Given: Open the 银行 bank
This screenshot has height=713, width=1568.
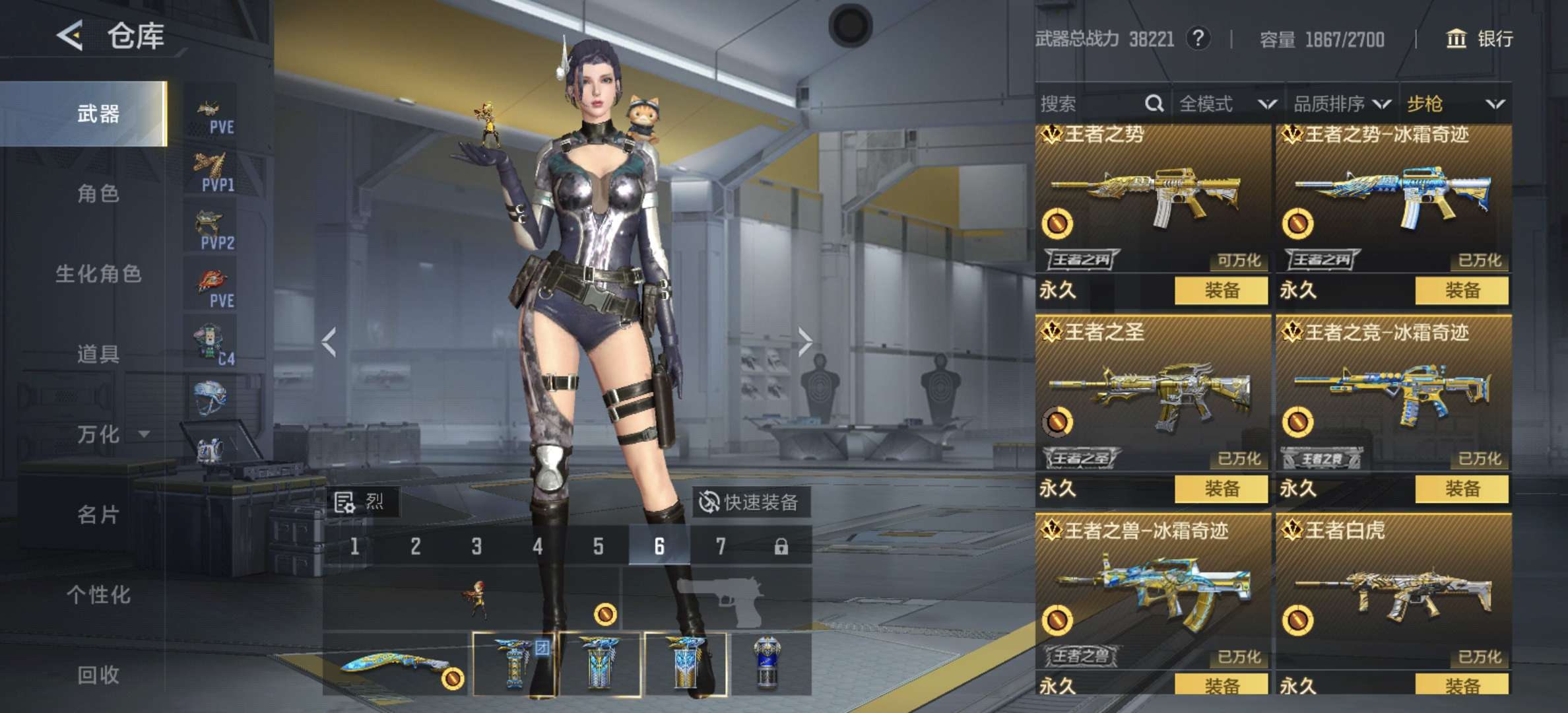Looking at the screenshot, I should (1480, 39).
